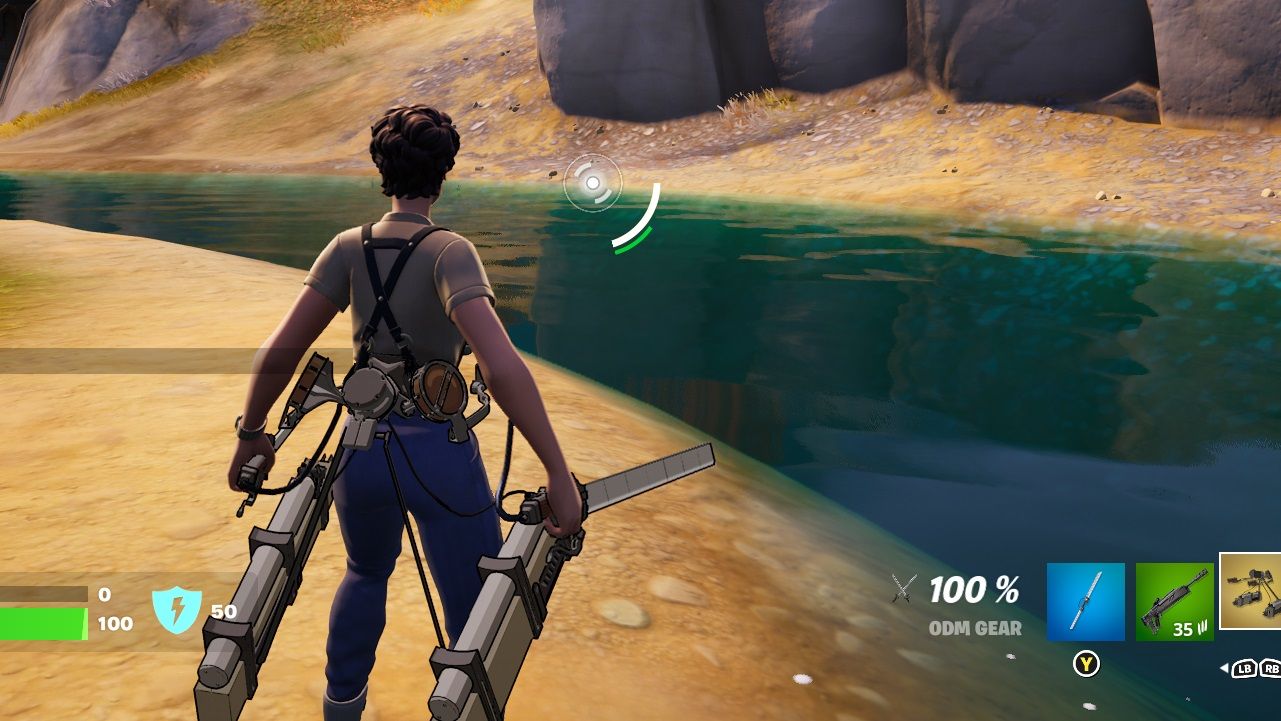Click the health value showing 100

click(114, 622)
